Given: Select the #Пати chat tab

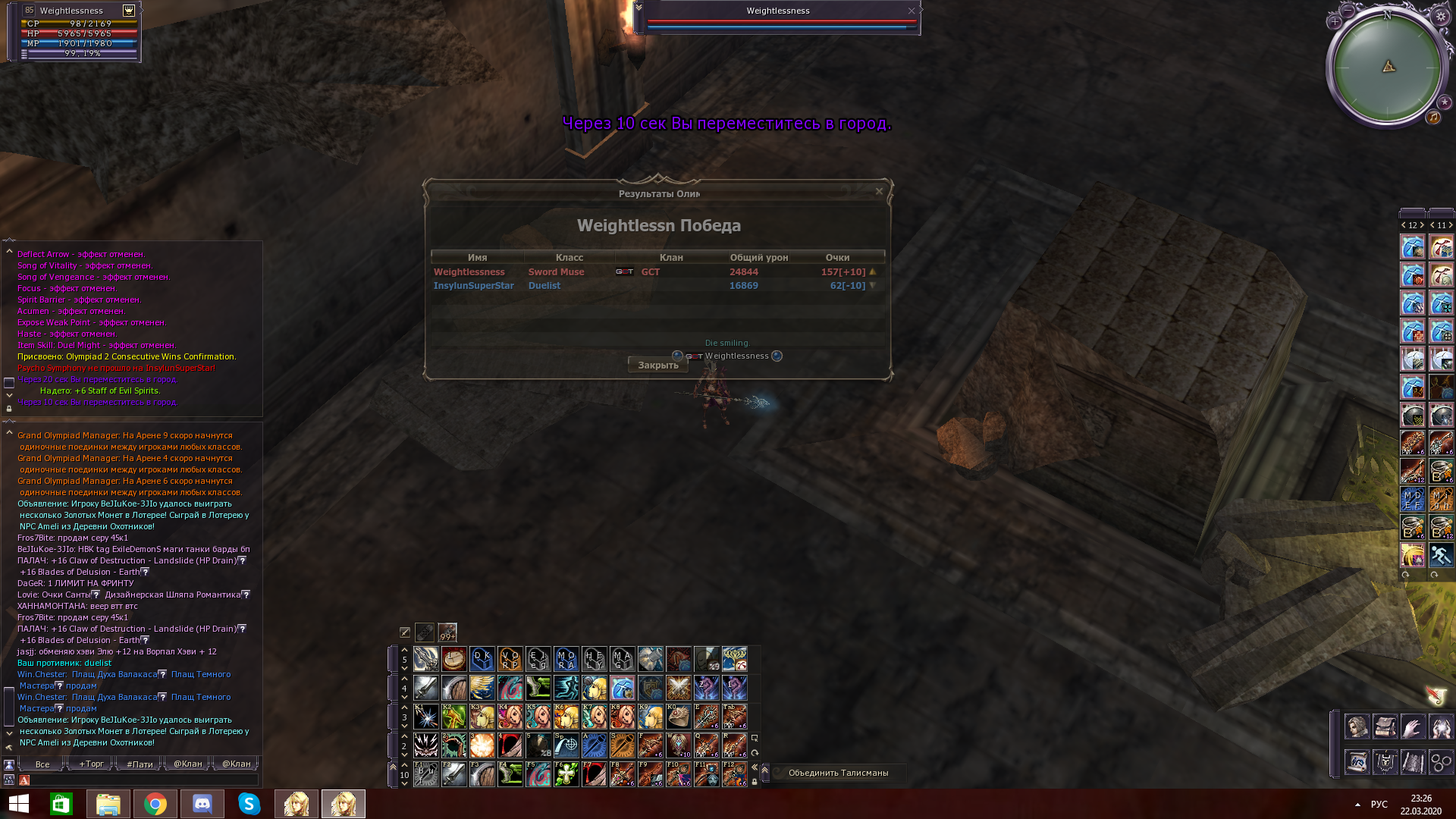Looking at the screenshot, I should pos(140,764).
